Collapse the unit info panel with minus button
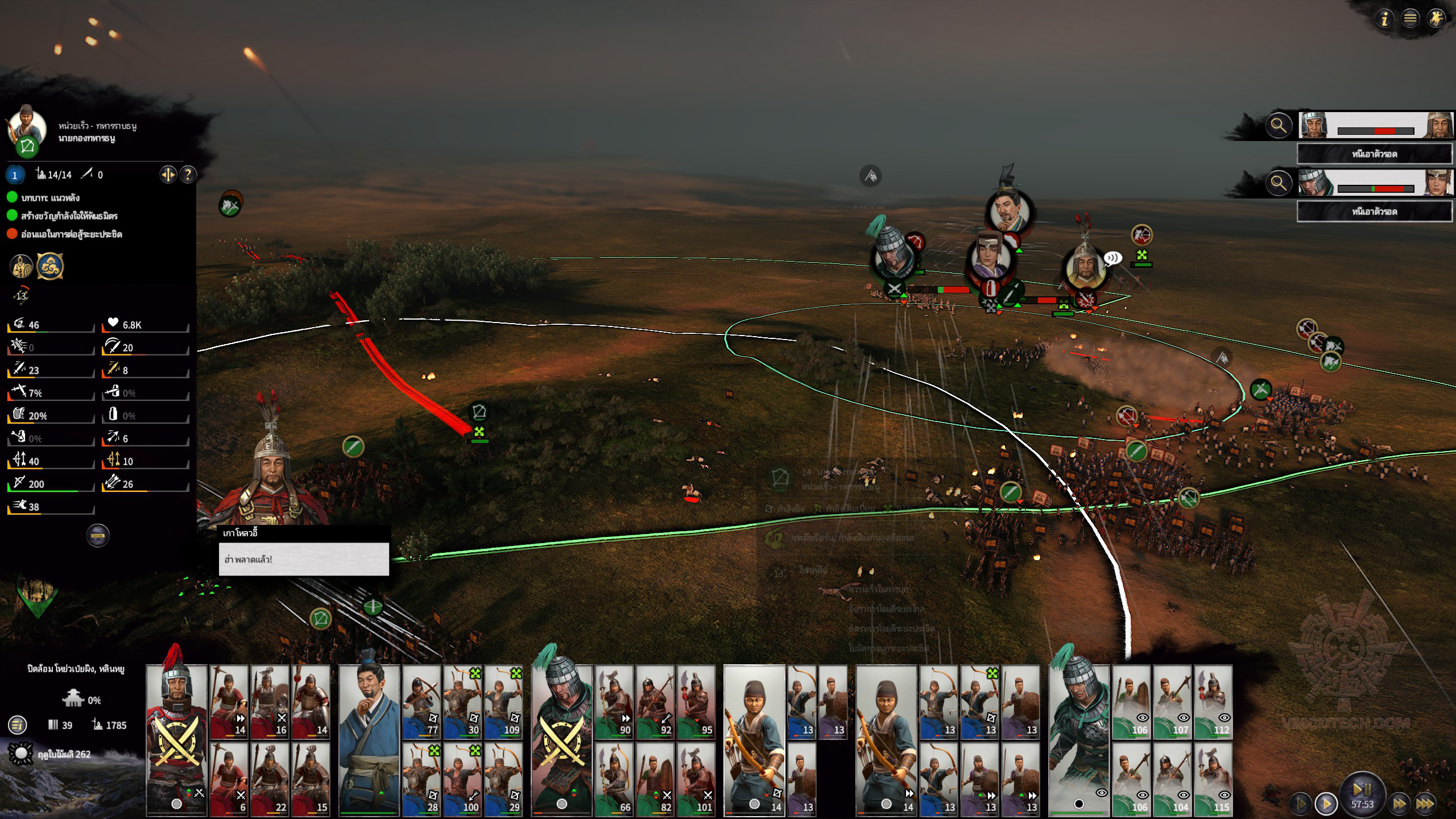Screen dimensions: 1456x819 [98, 535]
